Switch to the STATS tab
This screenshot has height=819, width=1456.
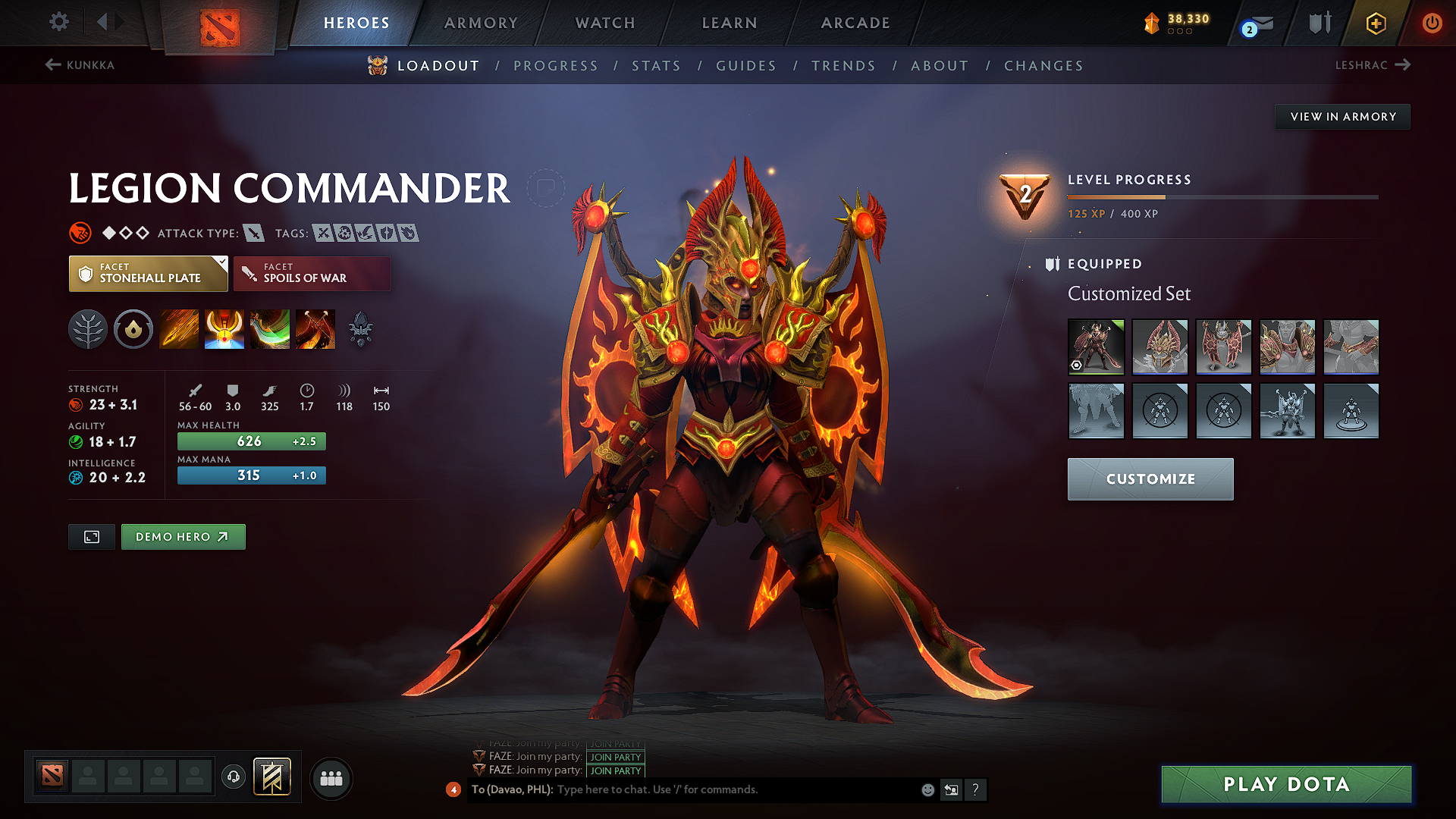tap(657, 65)
